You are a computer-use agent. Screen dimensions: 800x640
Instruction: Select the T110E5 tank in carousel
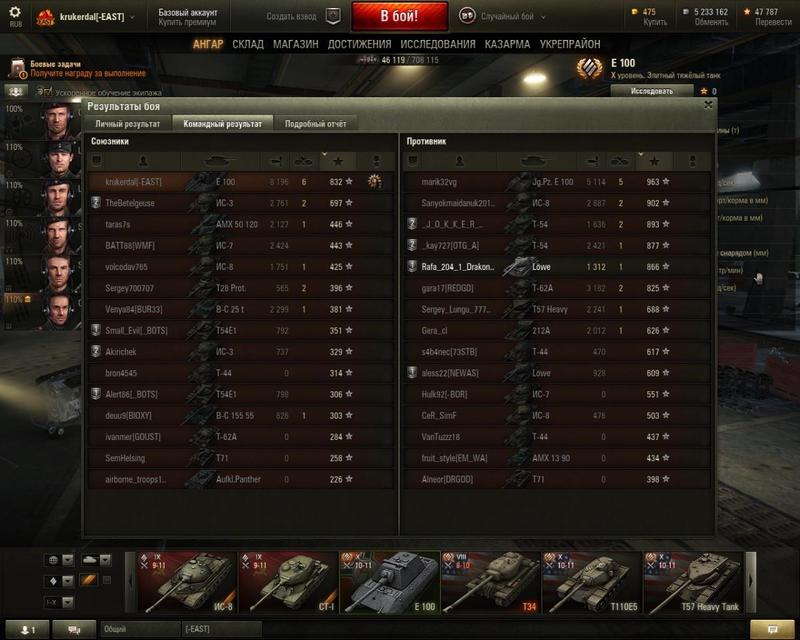tap(589, 581)
